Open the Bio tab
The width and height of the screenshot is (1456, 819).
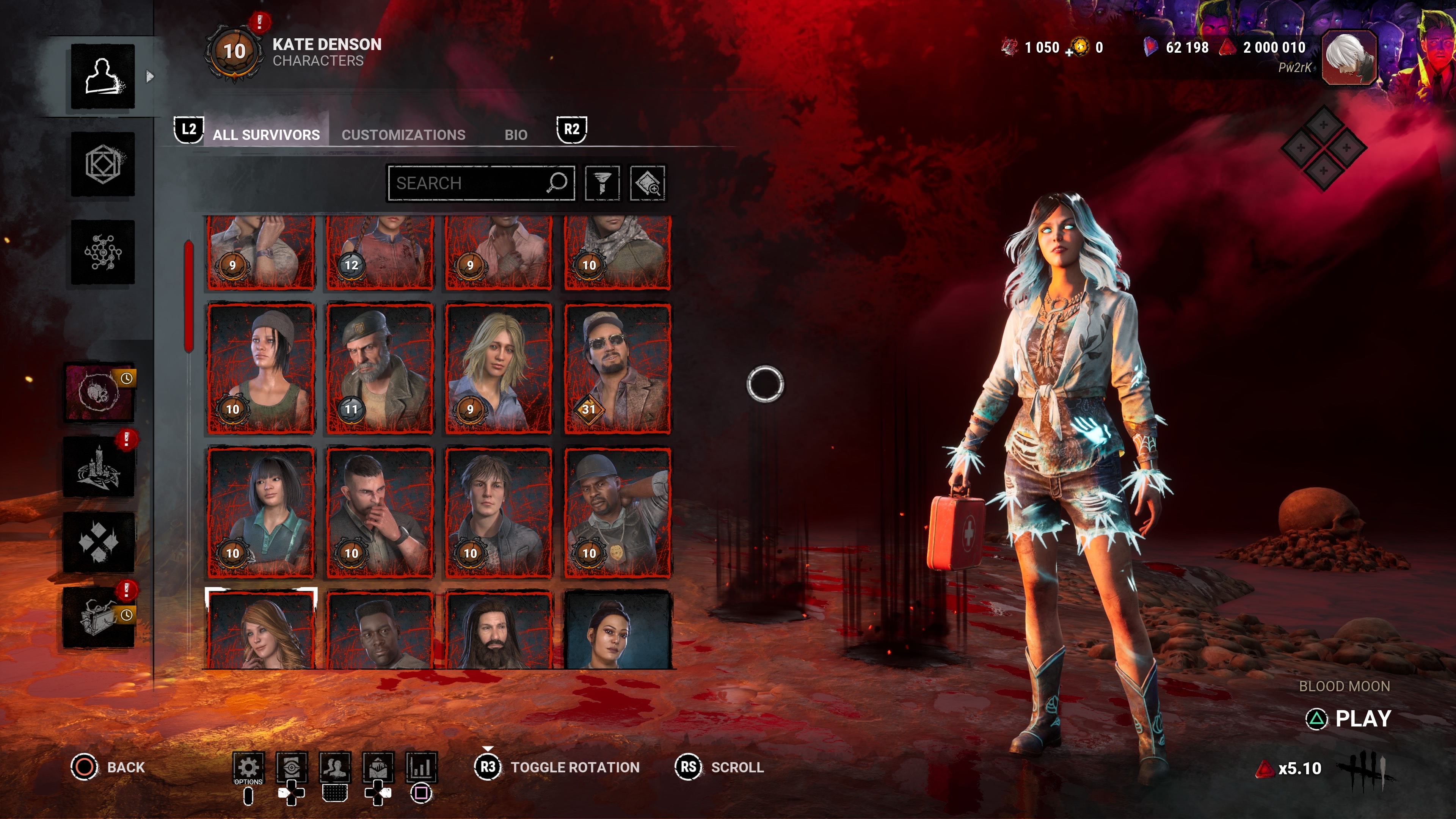pyautogui.click(x=516, y=135)
